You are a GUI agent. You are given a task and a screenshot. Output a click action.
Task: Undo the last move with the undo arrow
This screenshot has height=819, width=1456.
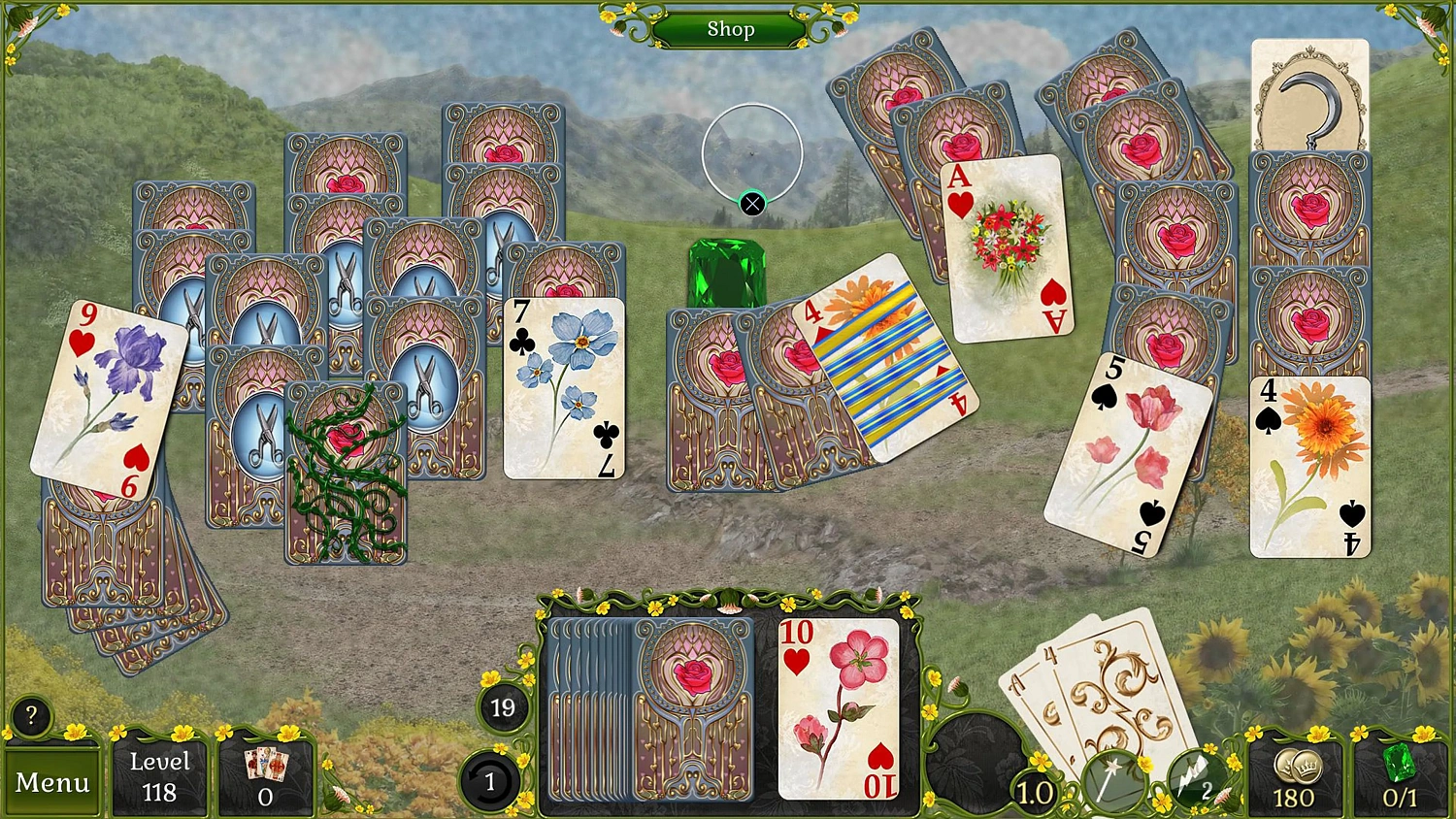(x=490, y=781)
